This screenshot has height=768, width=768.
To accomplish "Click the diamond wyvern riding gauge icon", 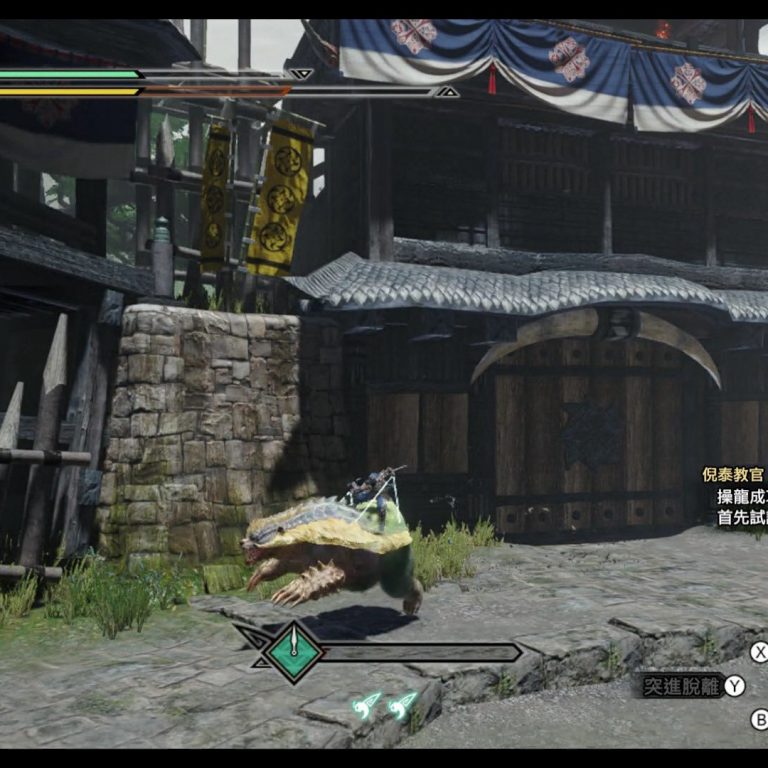I will point(294,651).
